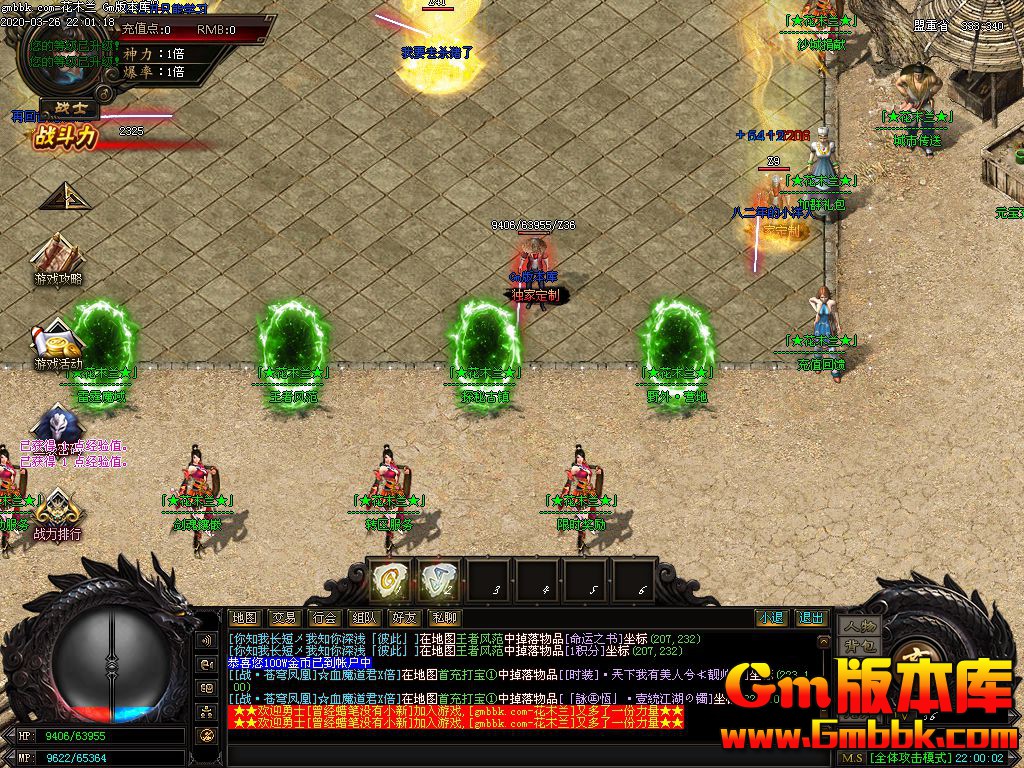Image resolution: width=1024 pixels, height=768 pixels.
Task: Click the 战斗力 combat power badge
Action: coord(66,136)
